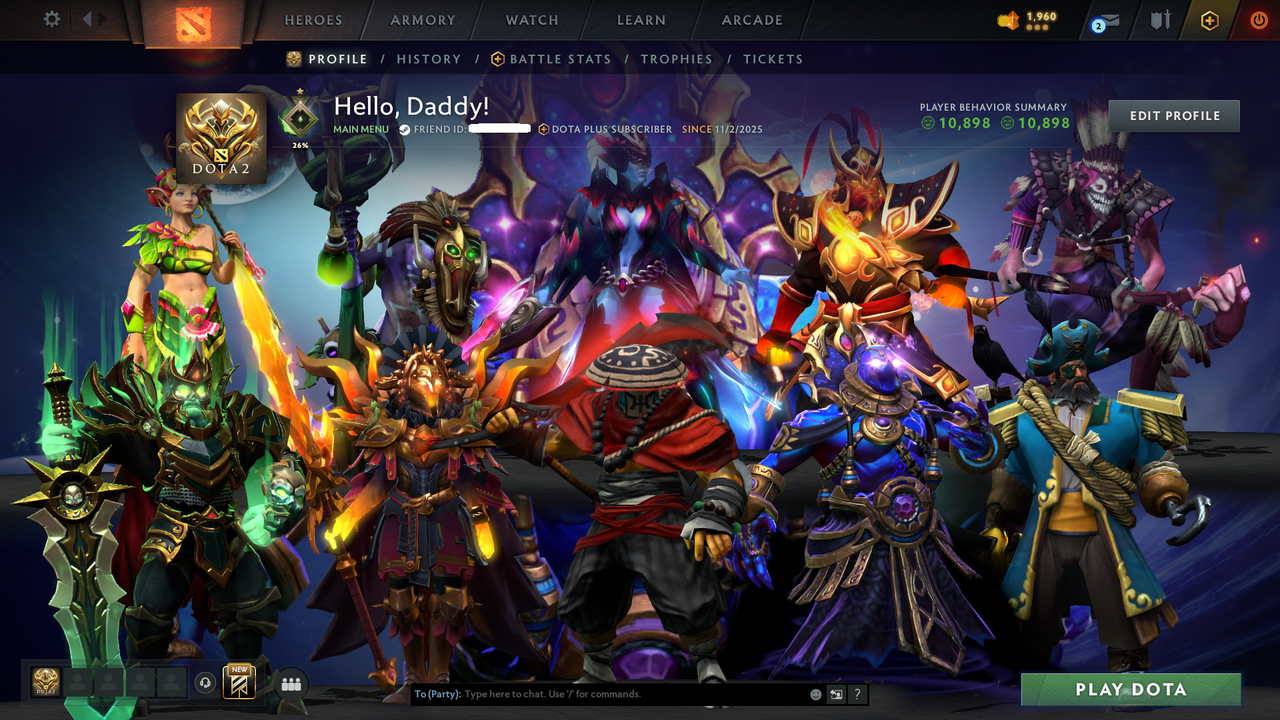
Task: Expand the NEW battle pass panel
Action: click(238, 681)
